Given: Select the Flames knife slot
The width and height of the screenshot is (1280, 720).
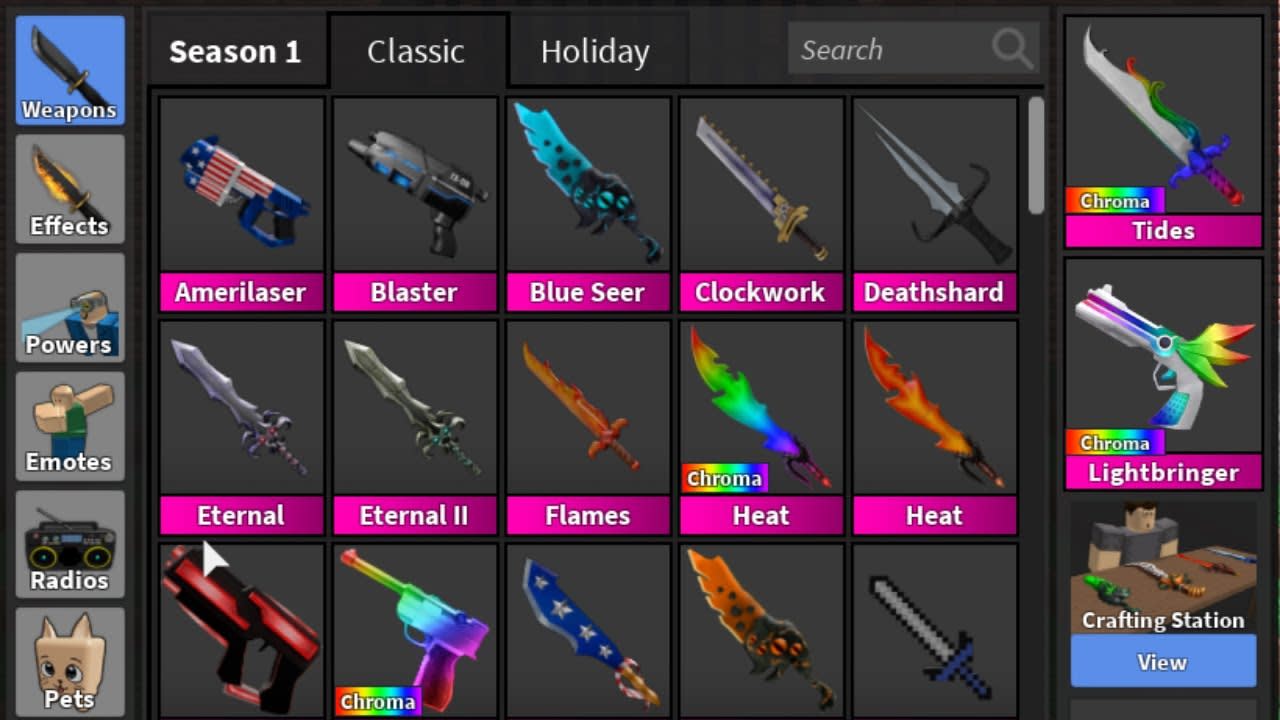Looking at the screenshot, I should [x=587, y=427].
